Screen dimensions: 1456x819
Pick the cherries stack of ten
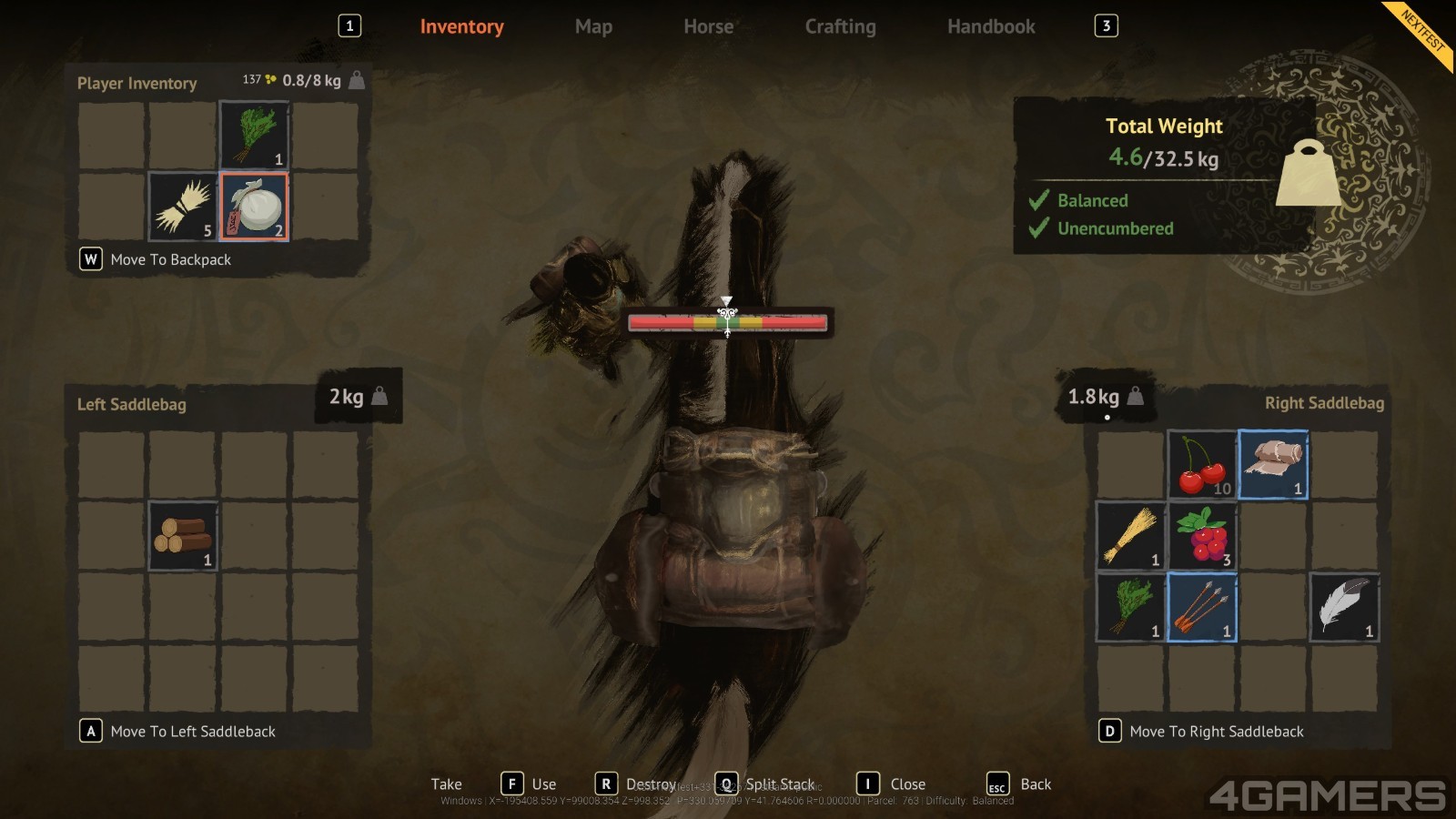(1202, 465)
